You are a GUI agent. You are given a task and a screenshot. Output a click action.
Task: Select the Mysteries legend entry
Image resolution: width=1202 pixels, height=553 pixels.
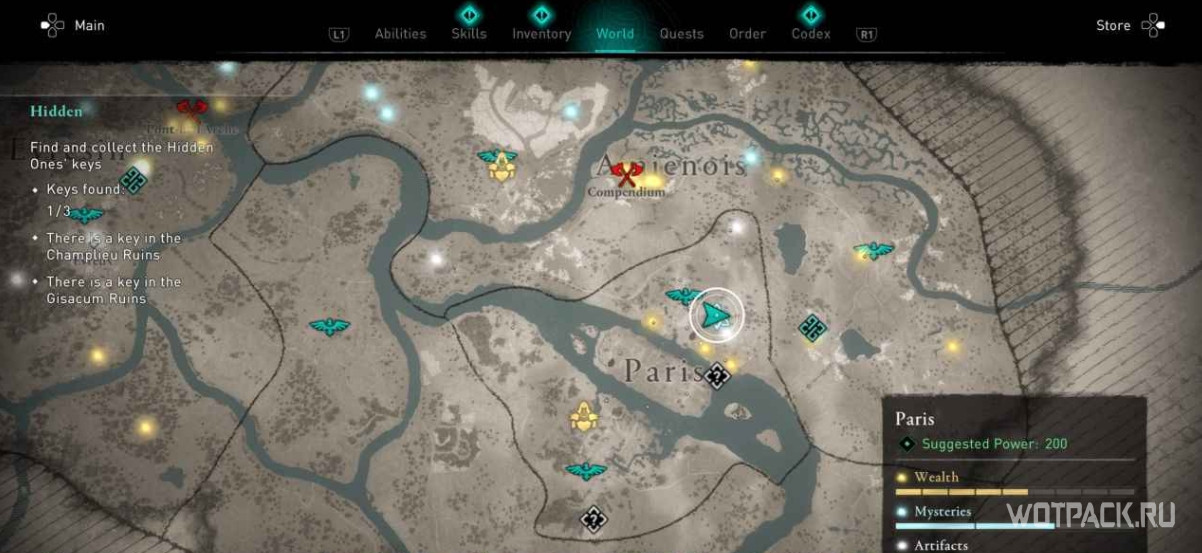(x=942, y=512)
